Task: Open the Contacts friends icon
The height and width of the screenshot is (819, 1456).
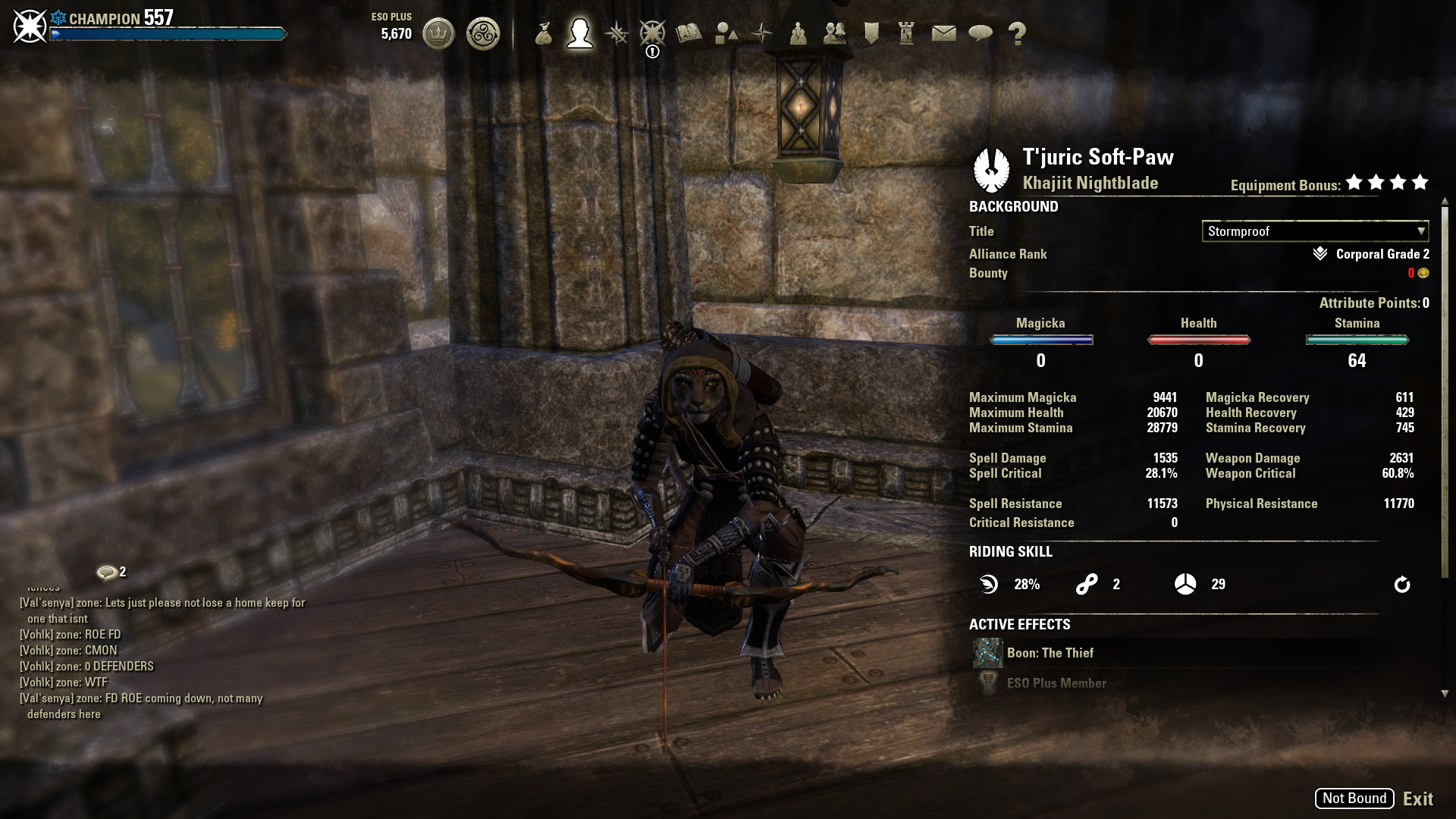Action: (x=834, y=33)
